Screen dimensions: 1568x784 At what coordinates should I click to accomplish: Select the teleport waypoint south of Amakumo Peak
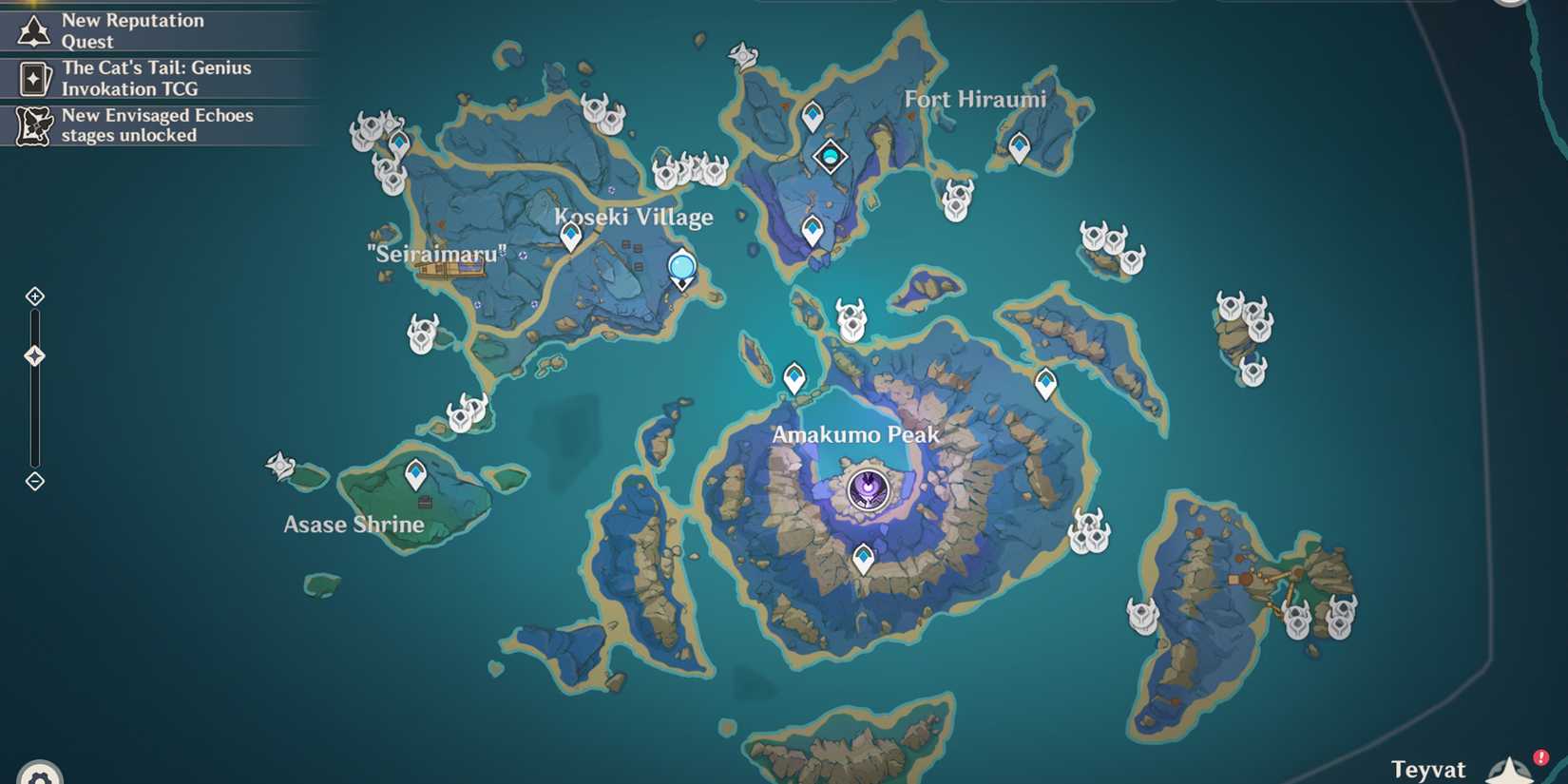coord(863,558)
